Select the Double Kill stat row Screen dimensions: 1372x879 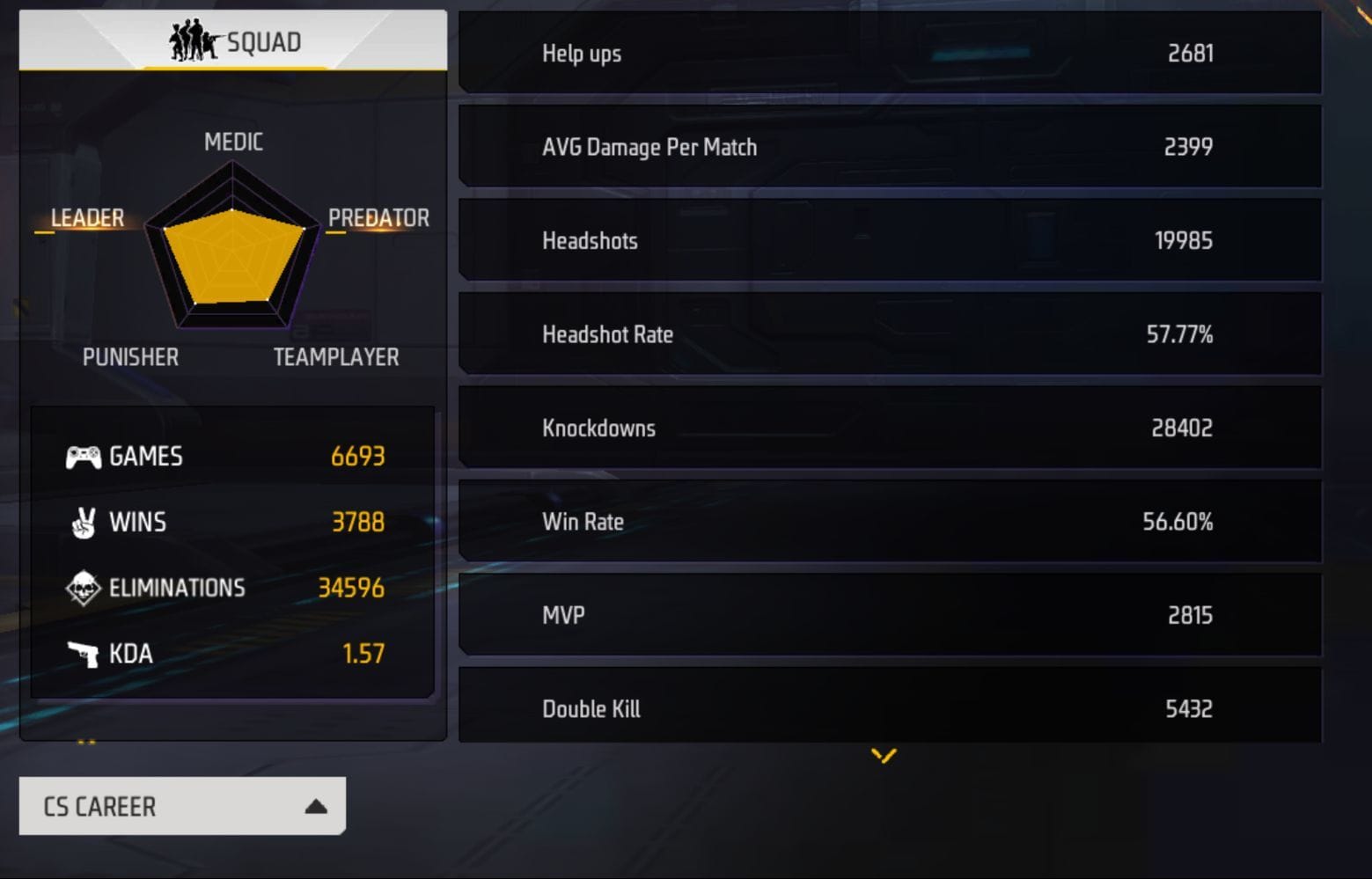click(x=889, y=707)
